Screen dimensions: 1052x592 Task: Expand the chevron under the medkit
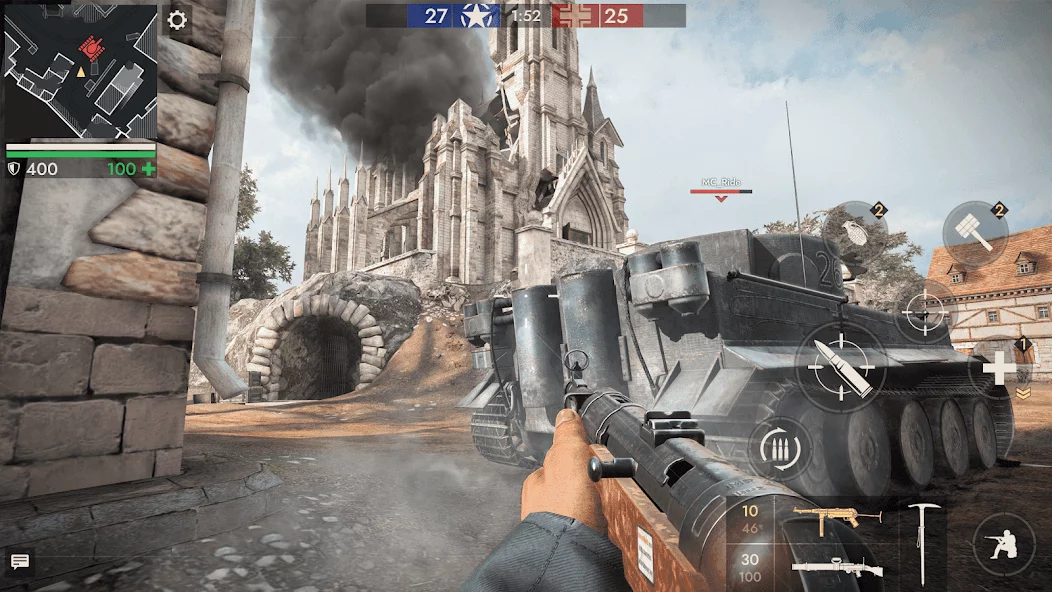coord(1022,394)
